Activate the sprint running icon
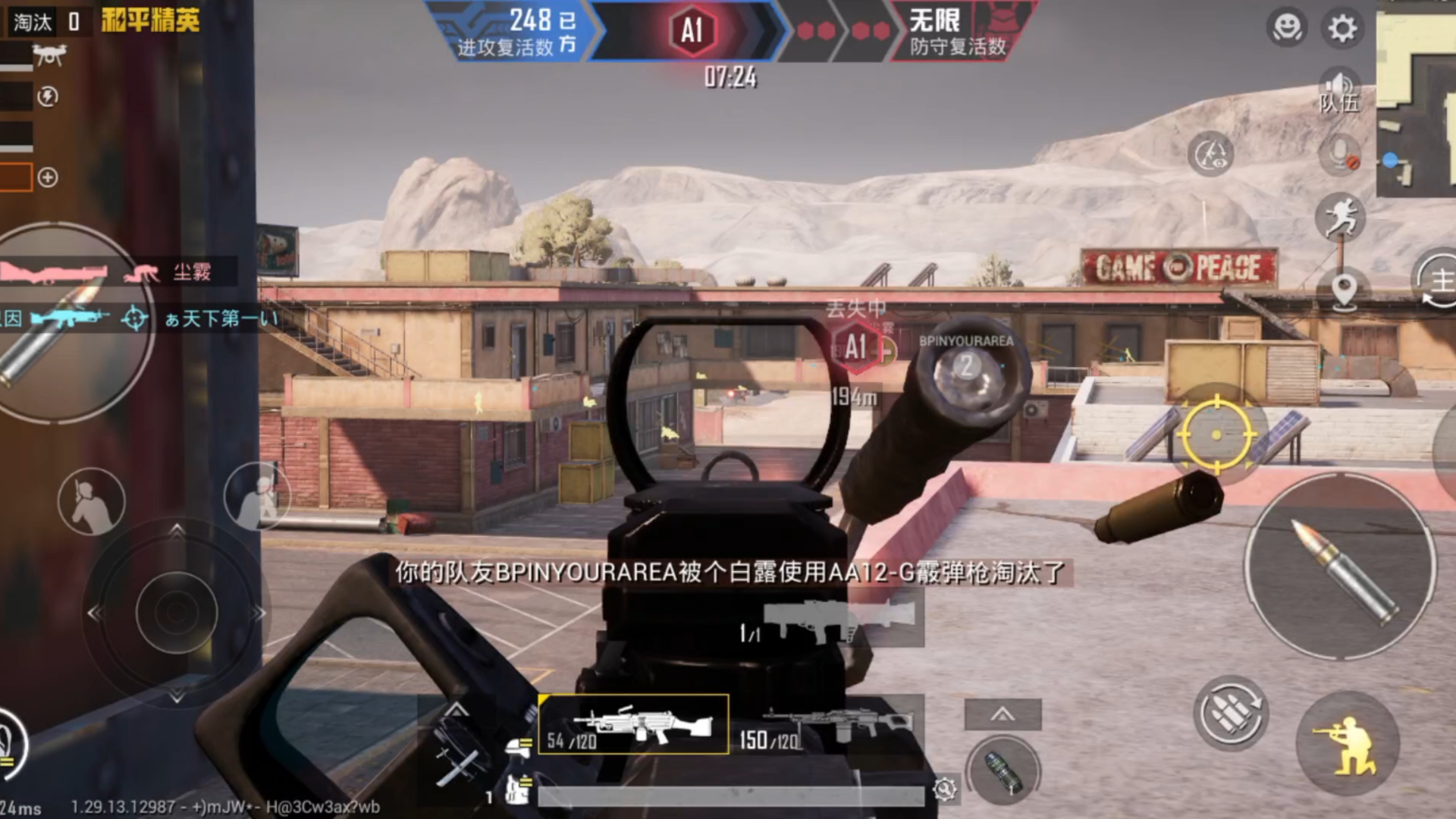The width and height of the screenshot is (1456, 819). tap(1341, 217)
